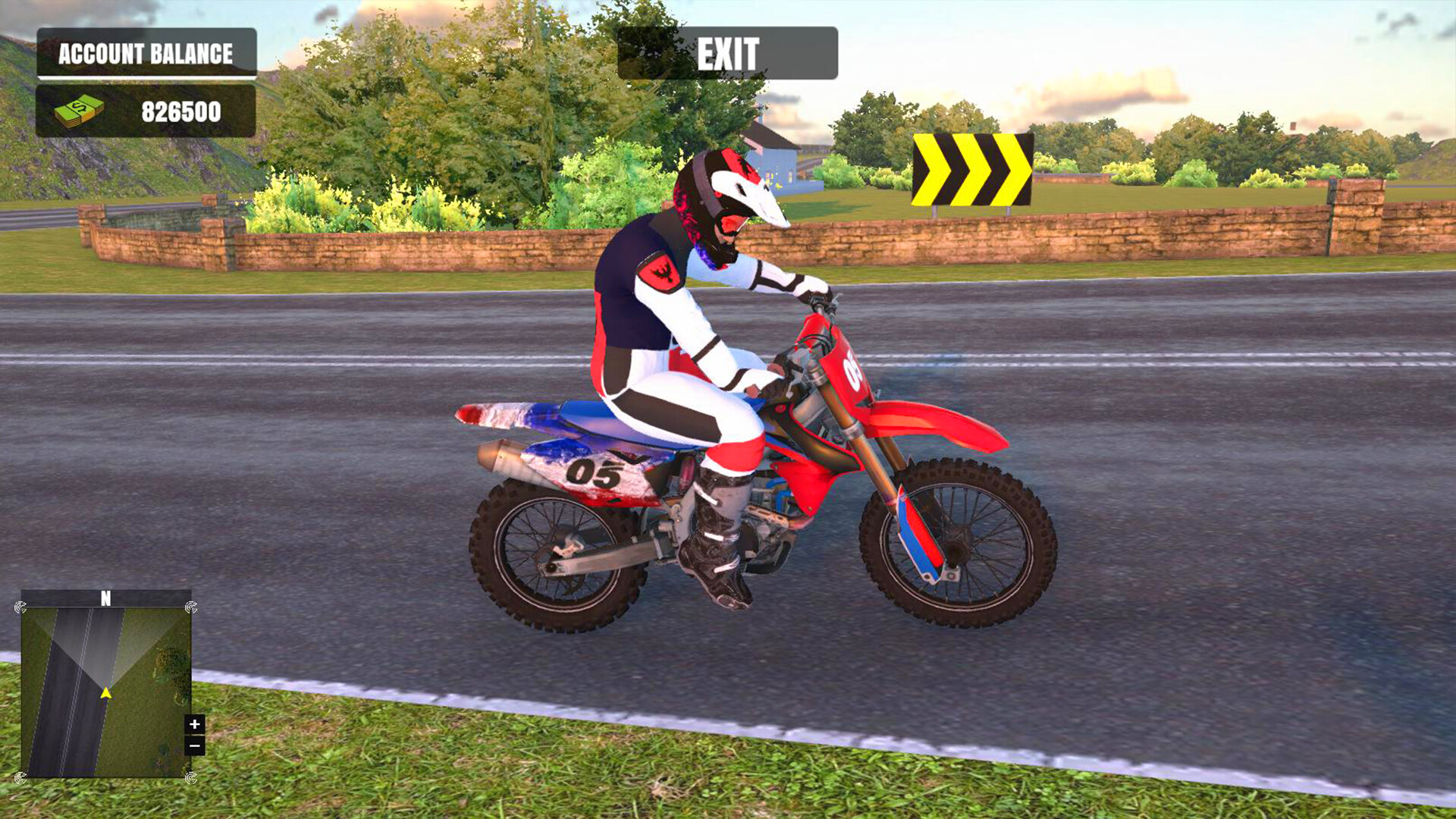The image size is (1456, 819).
Task: Click the top-right corner swirl icon on minimap
Action: (190, 605)
